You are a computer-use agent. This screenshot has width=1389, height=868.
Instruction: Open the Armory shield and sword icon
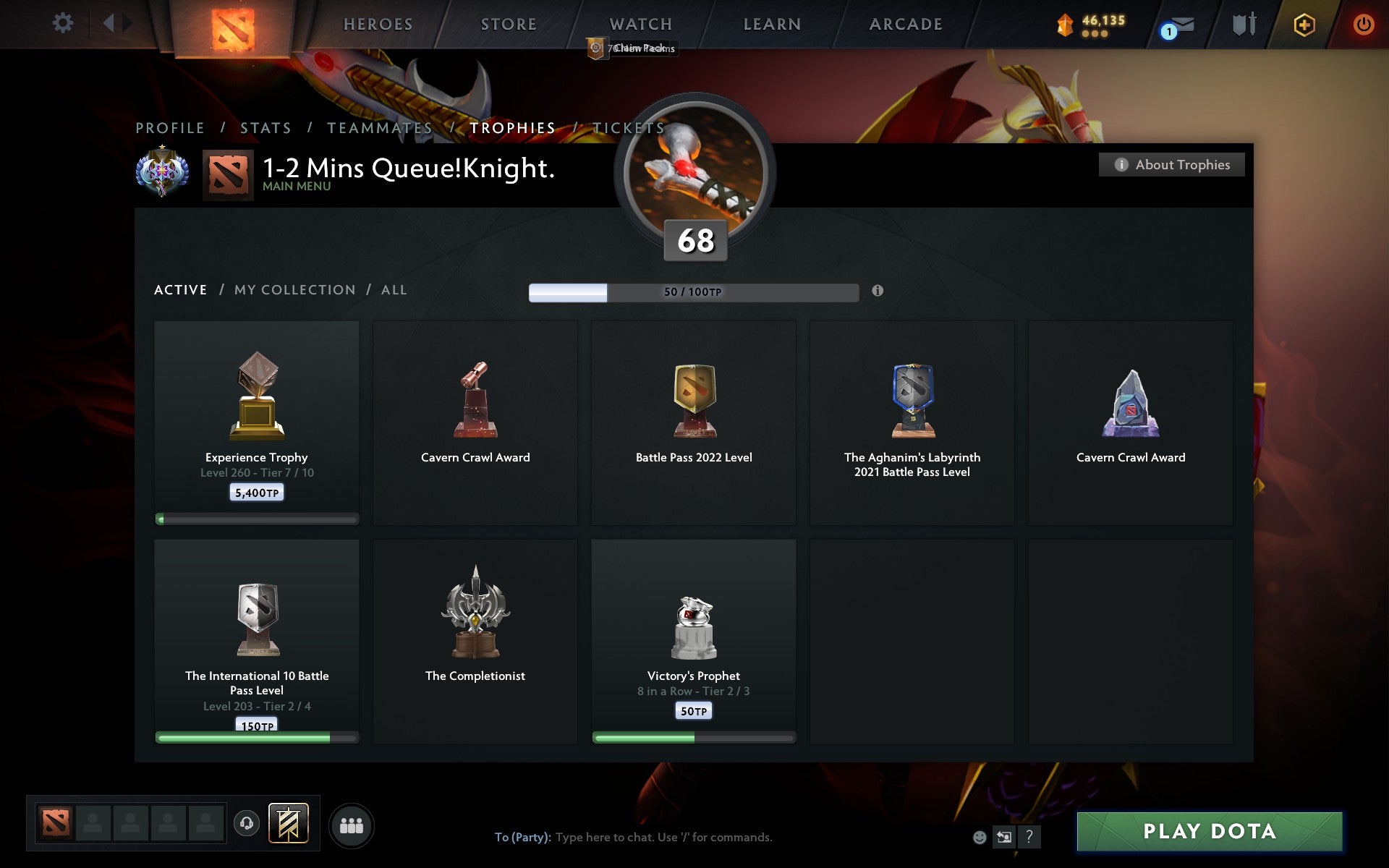pos(1243,24)
